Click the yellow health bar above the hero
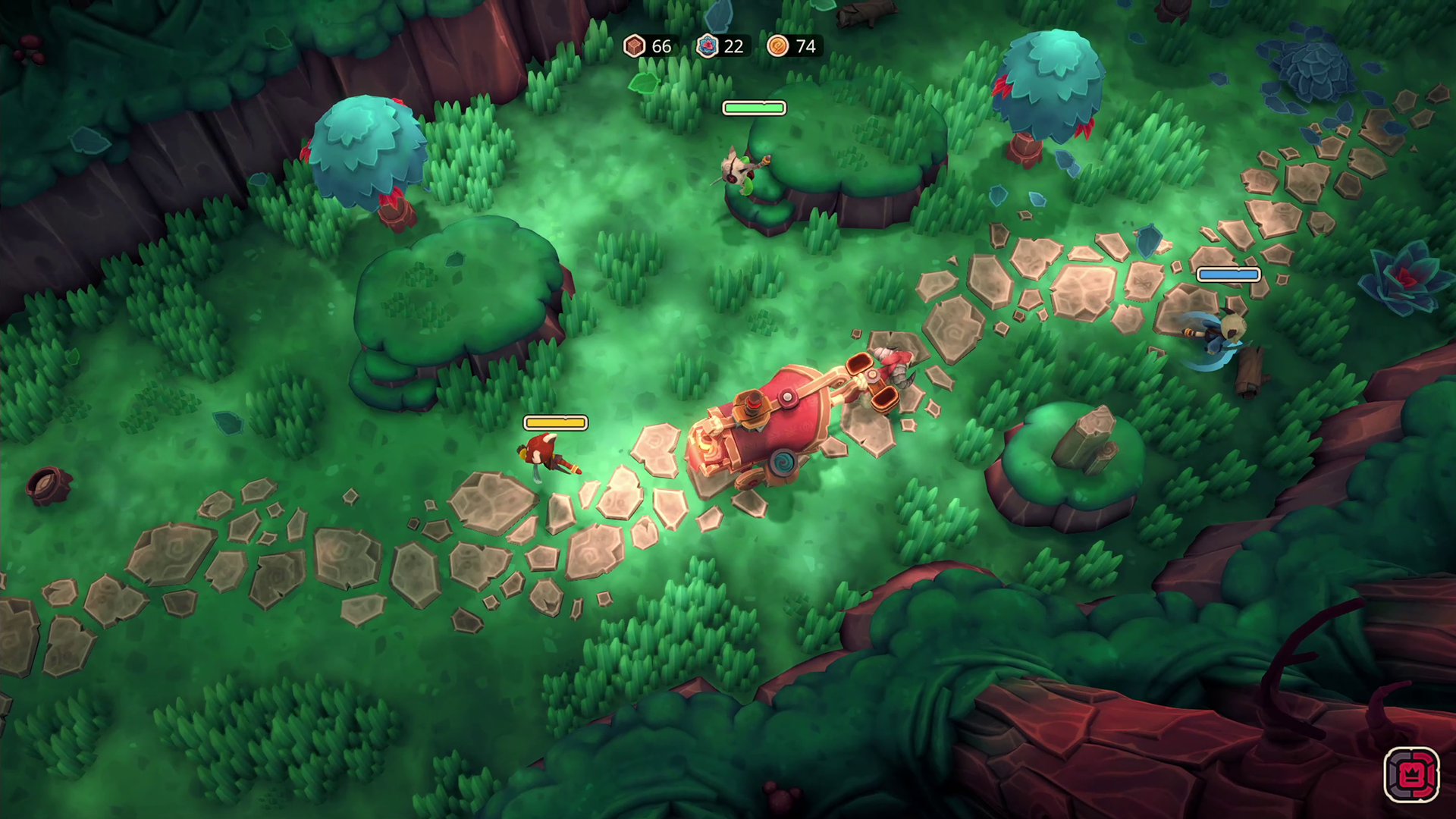The width and height of the screenshot is (1456, 819). [556, 422]
